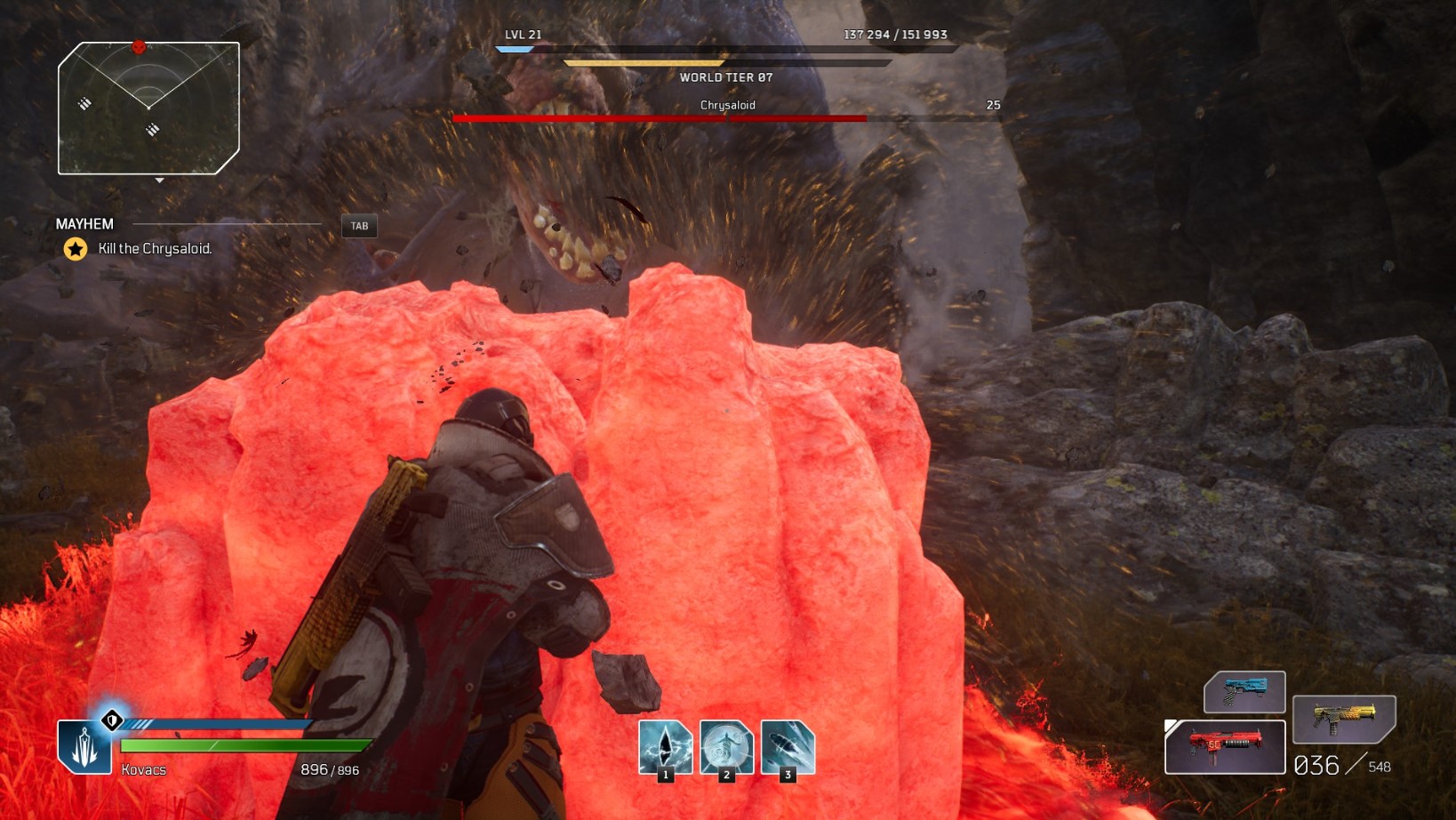Open the minimap in the top-left corner
Image resolution: width=1456 pixels, height=820 pixels.
[149, 105]
